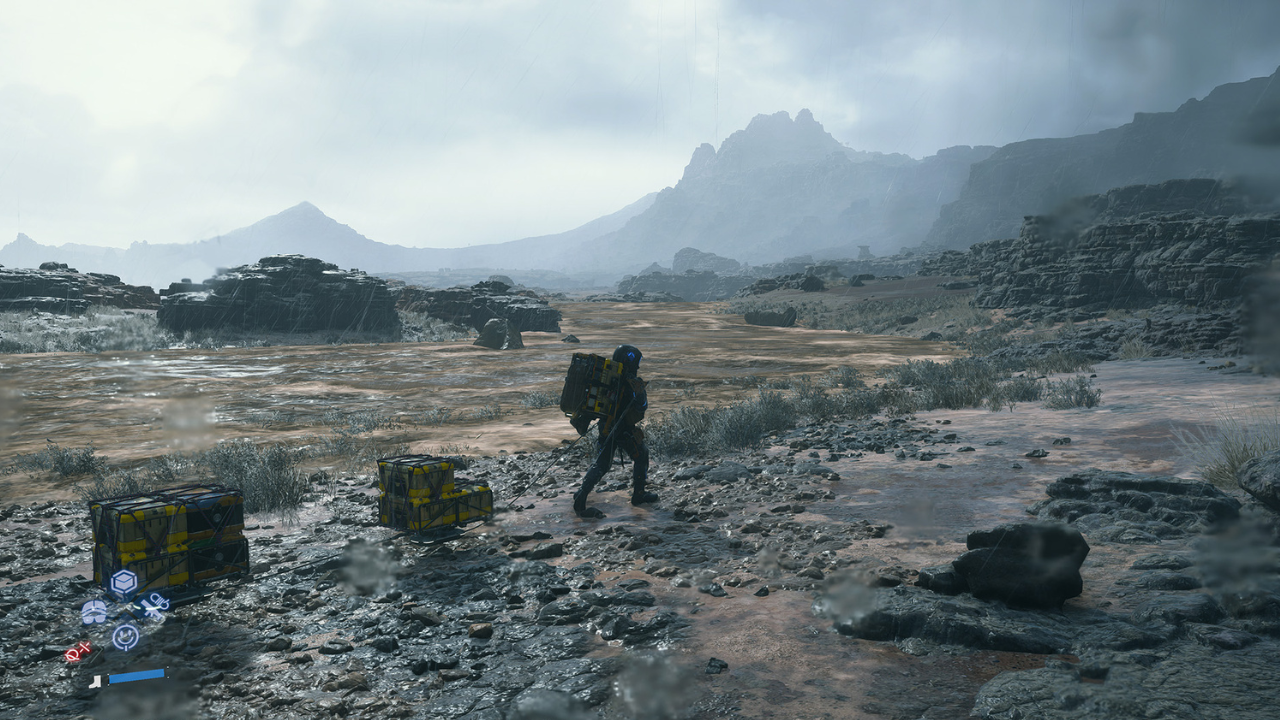Select the cargo cube icon
This screenshot has height=720, width=1280.
tap(123, 581)
